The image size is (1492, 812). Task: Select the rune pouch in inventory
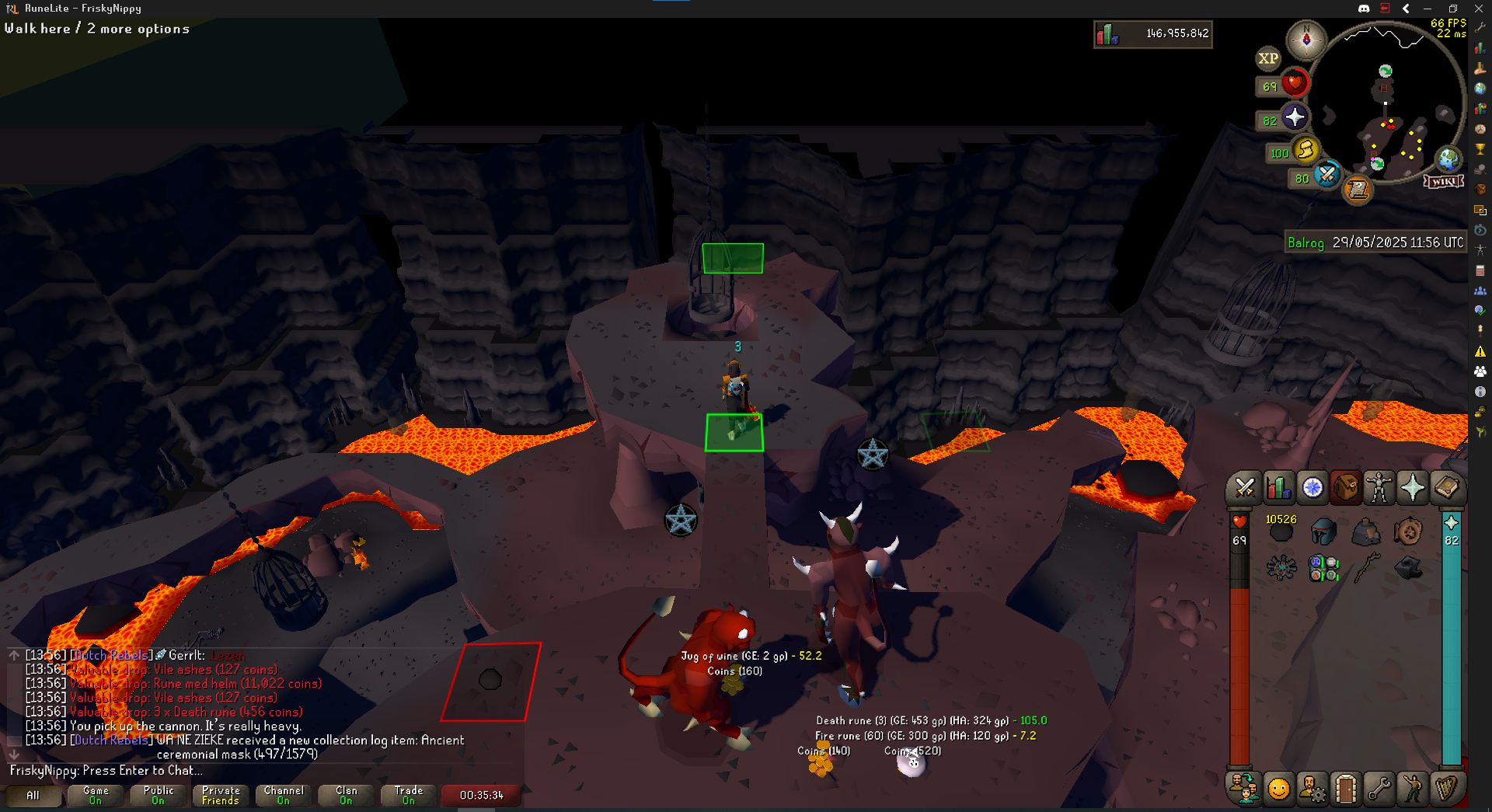pos(1323,569)
